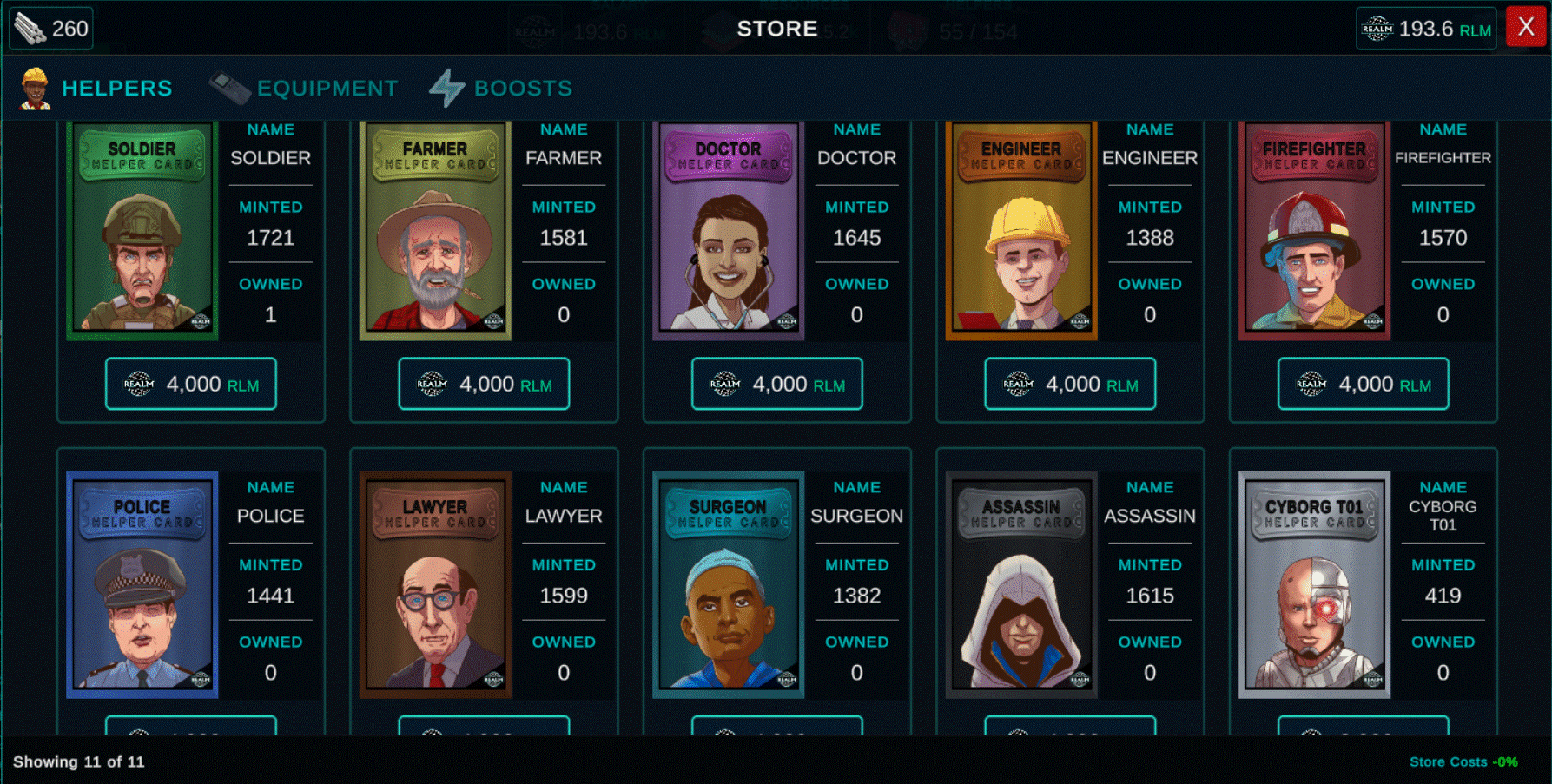Purchase the Engineer helper for 4,000 RLM
Screen dimensions: 1552x784
pos(1070,384)
